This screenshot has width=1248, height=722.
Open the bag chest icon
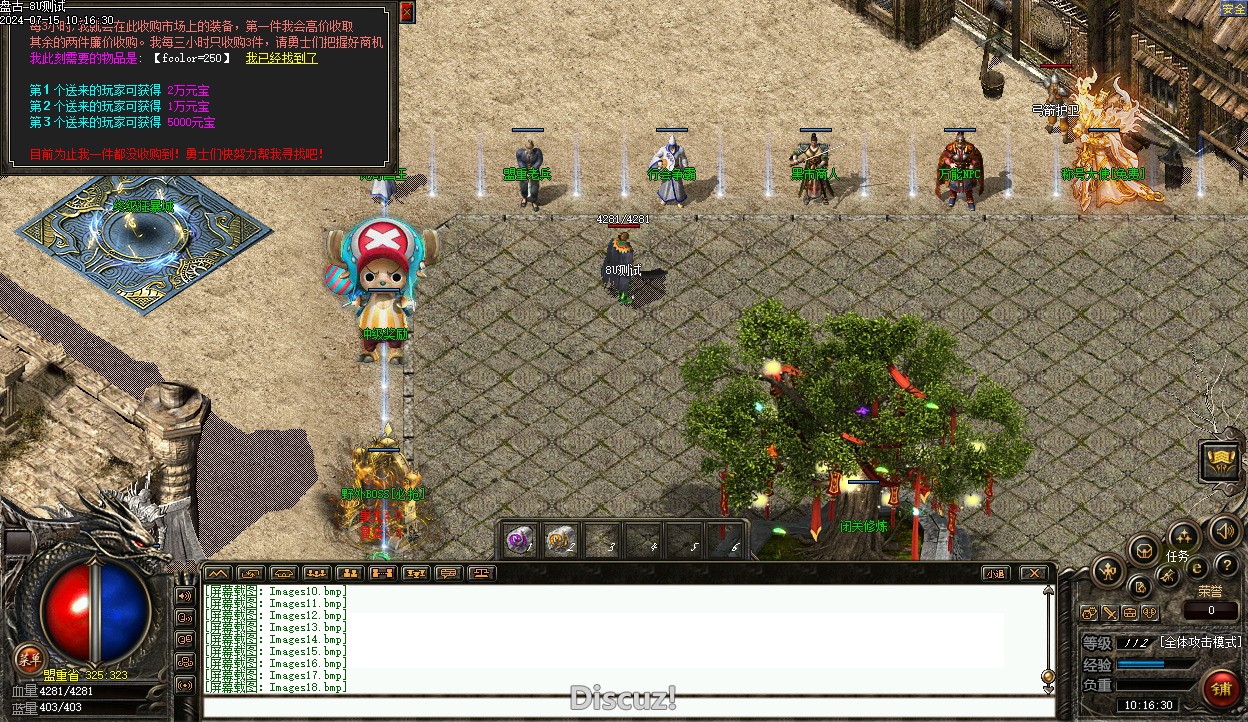(x=1143, y=550)
